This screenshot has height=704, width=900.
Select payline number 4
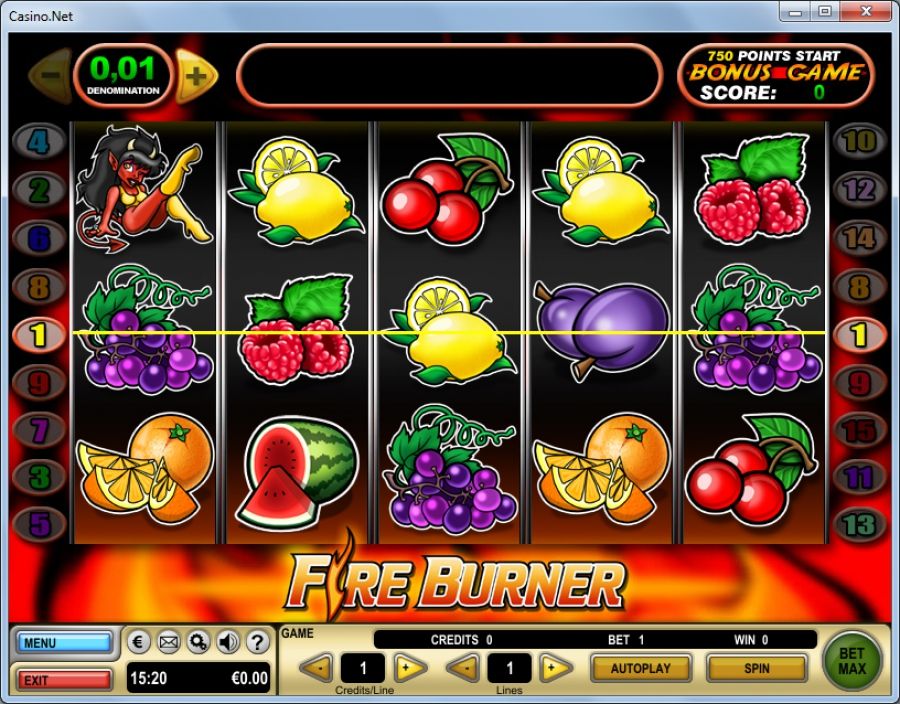coord(38,141)
